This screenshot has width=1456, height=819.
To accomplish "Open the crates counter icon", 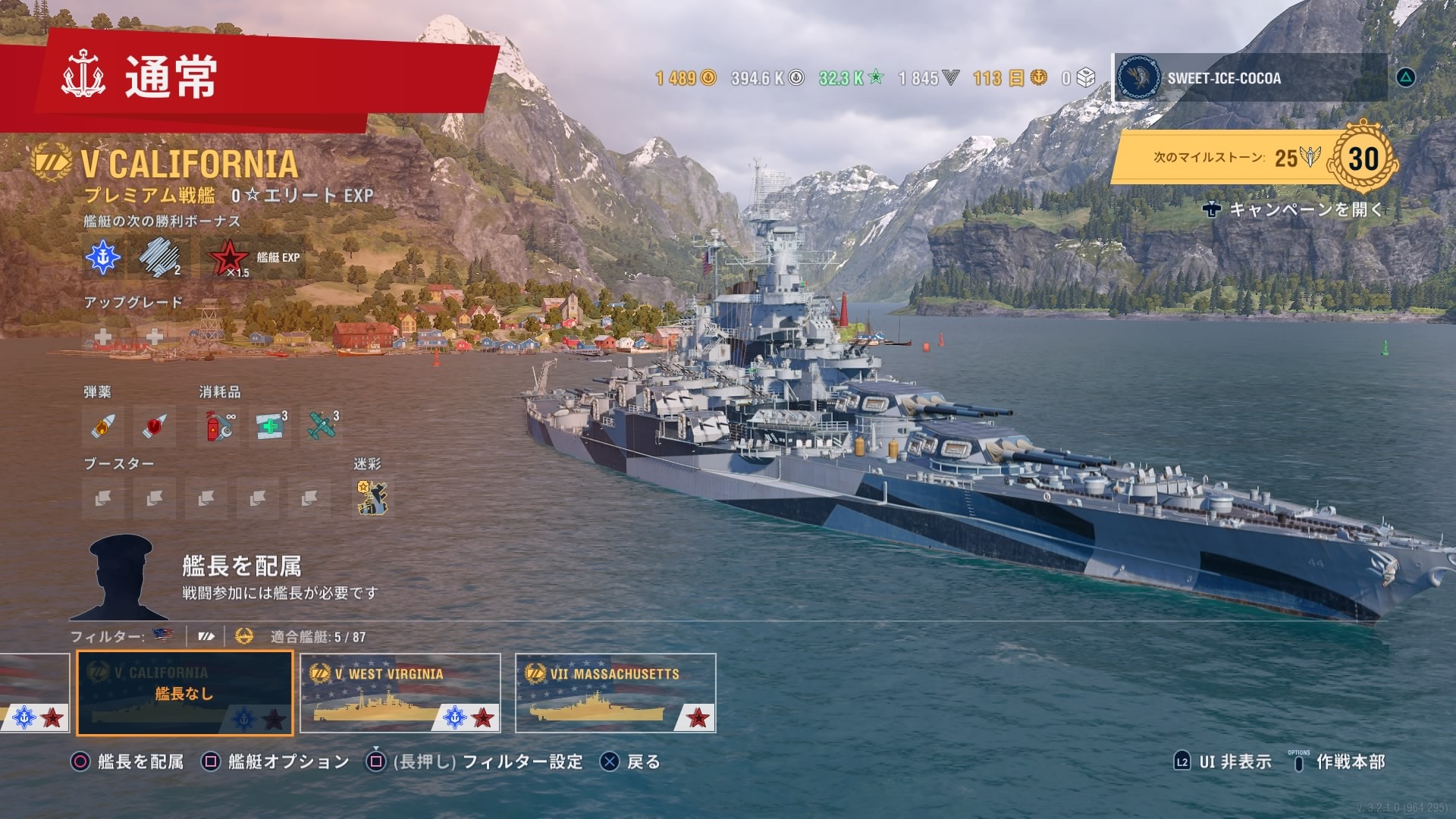I will [1079, 78].
